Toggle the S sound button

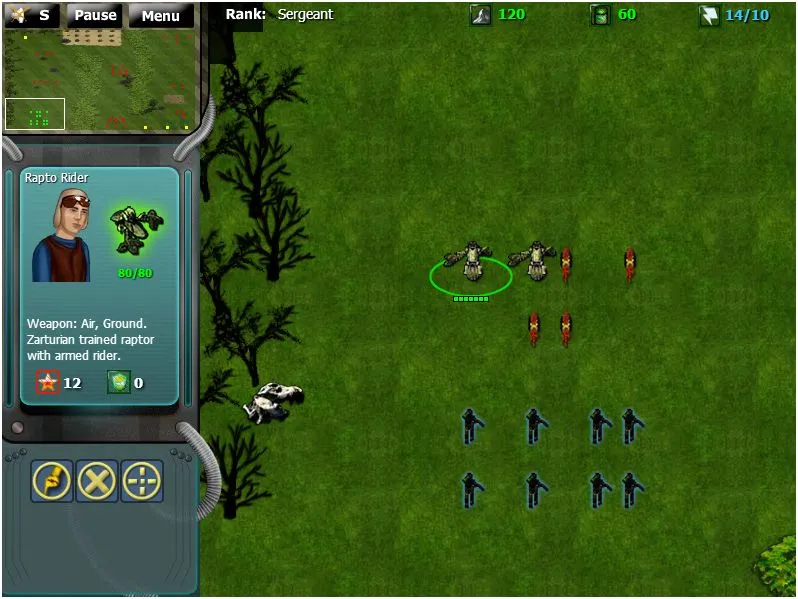click(31, 16)
